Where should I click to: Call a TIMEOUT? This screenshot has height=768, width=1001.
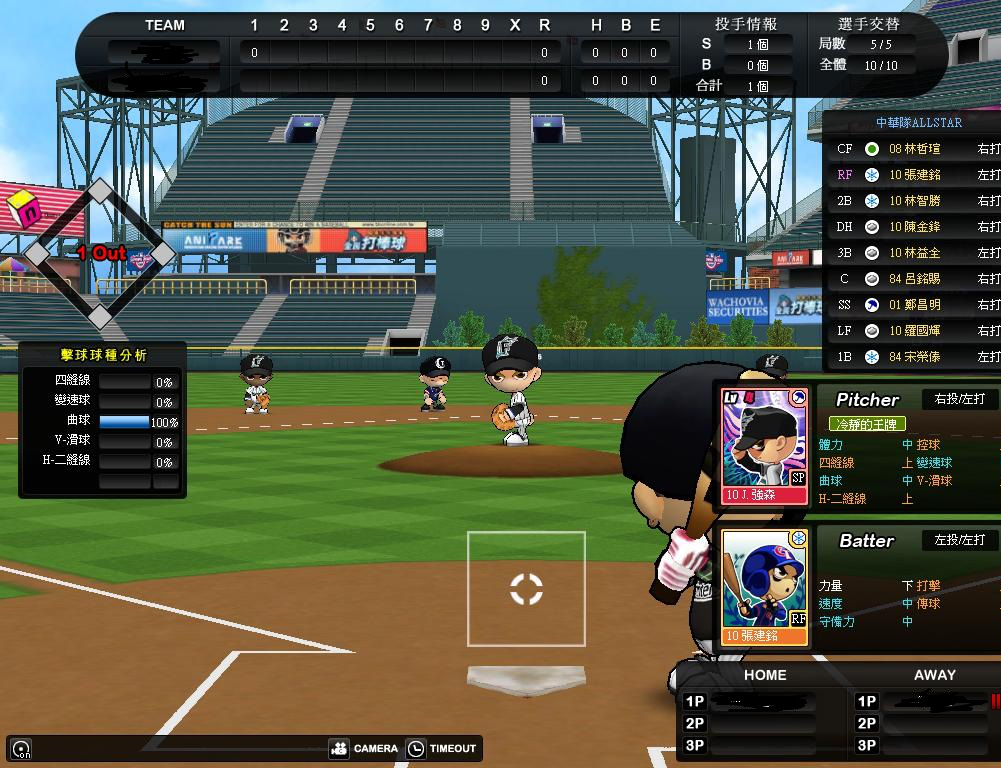442,748
